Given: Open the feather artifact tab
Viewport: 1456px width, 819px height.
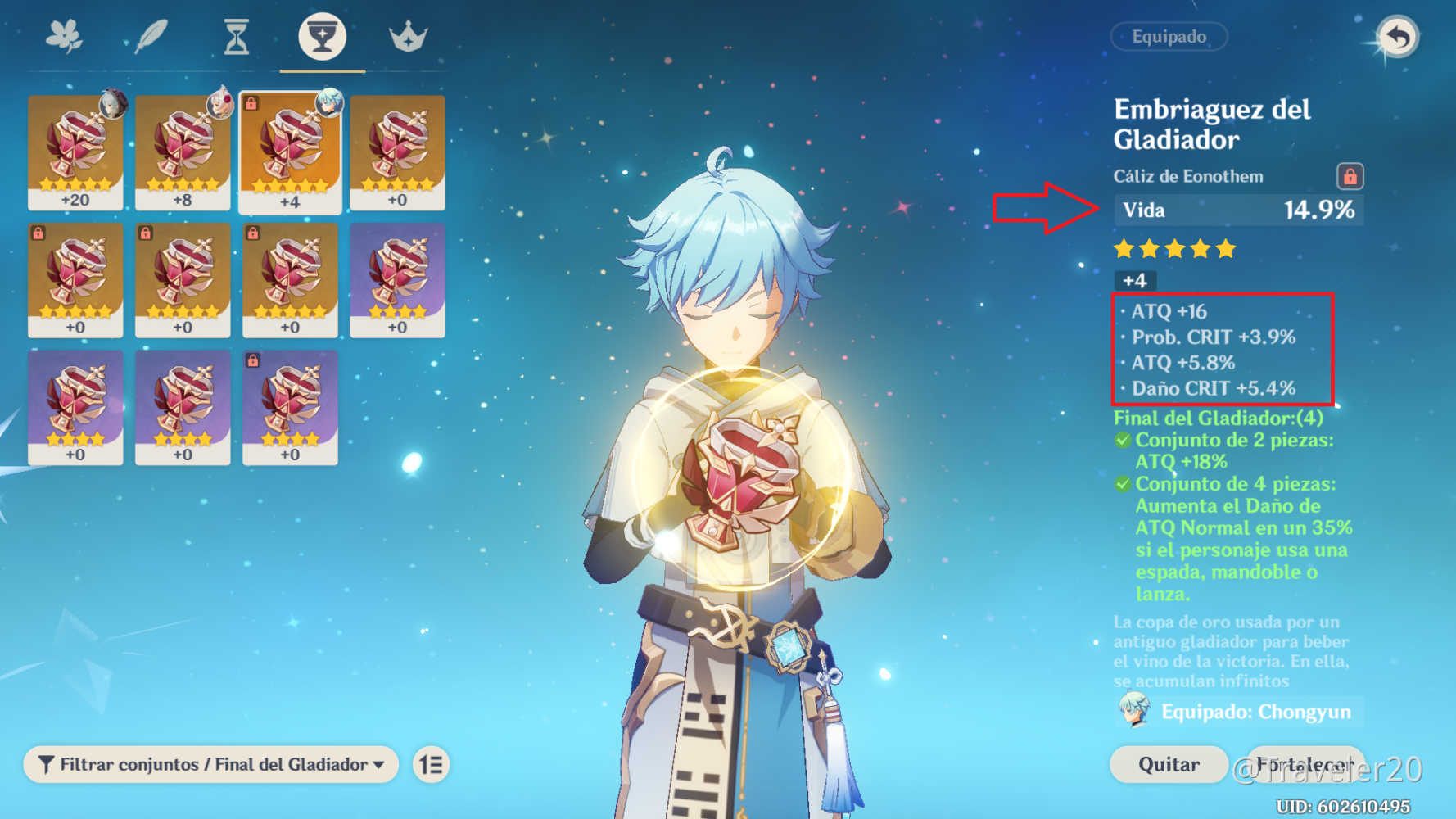Looking at the screenshot, I should 151,37.
